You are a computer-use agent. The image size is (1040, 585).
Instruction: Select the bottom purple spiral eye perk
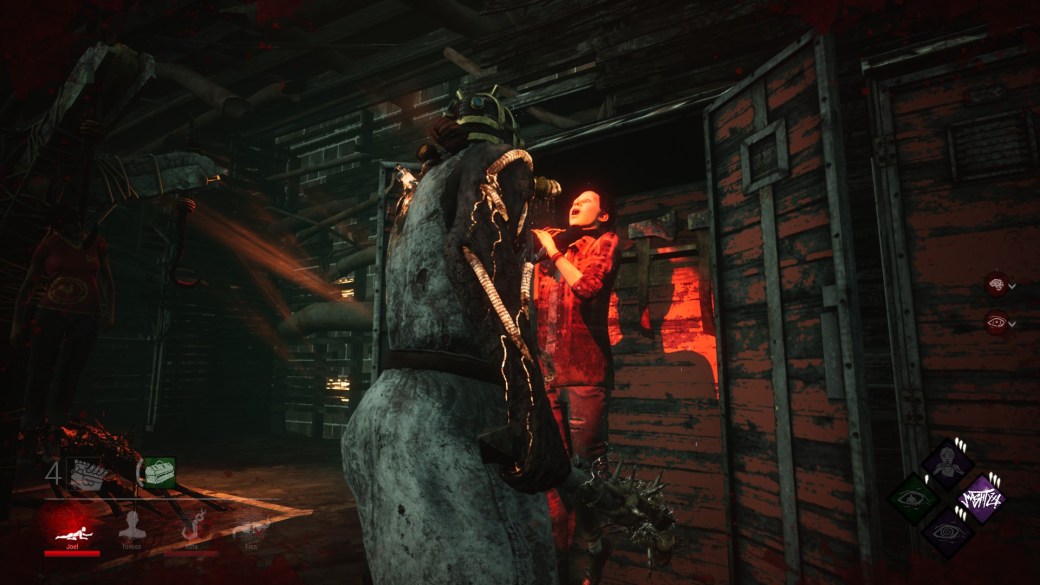coord(946,532)
